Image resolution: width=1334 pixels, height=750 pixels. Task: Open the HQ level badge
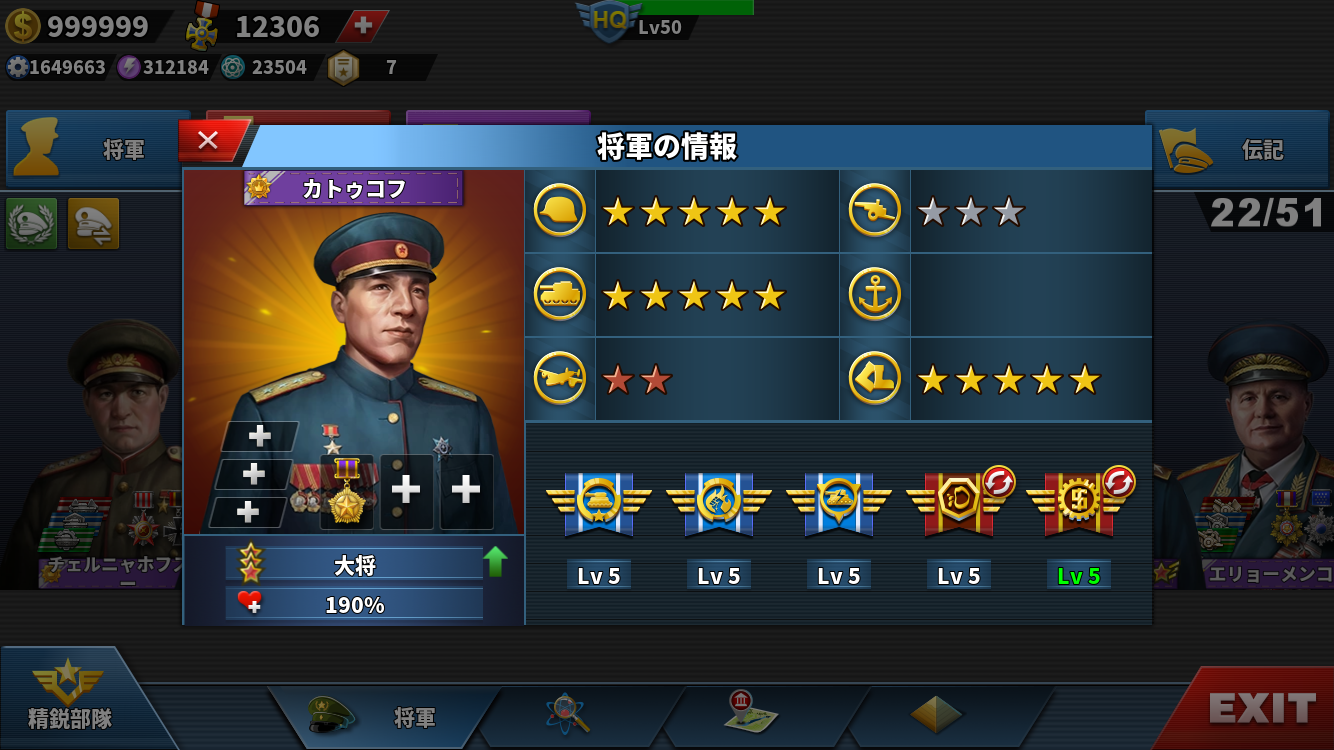pos(608,20)
